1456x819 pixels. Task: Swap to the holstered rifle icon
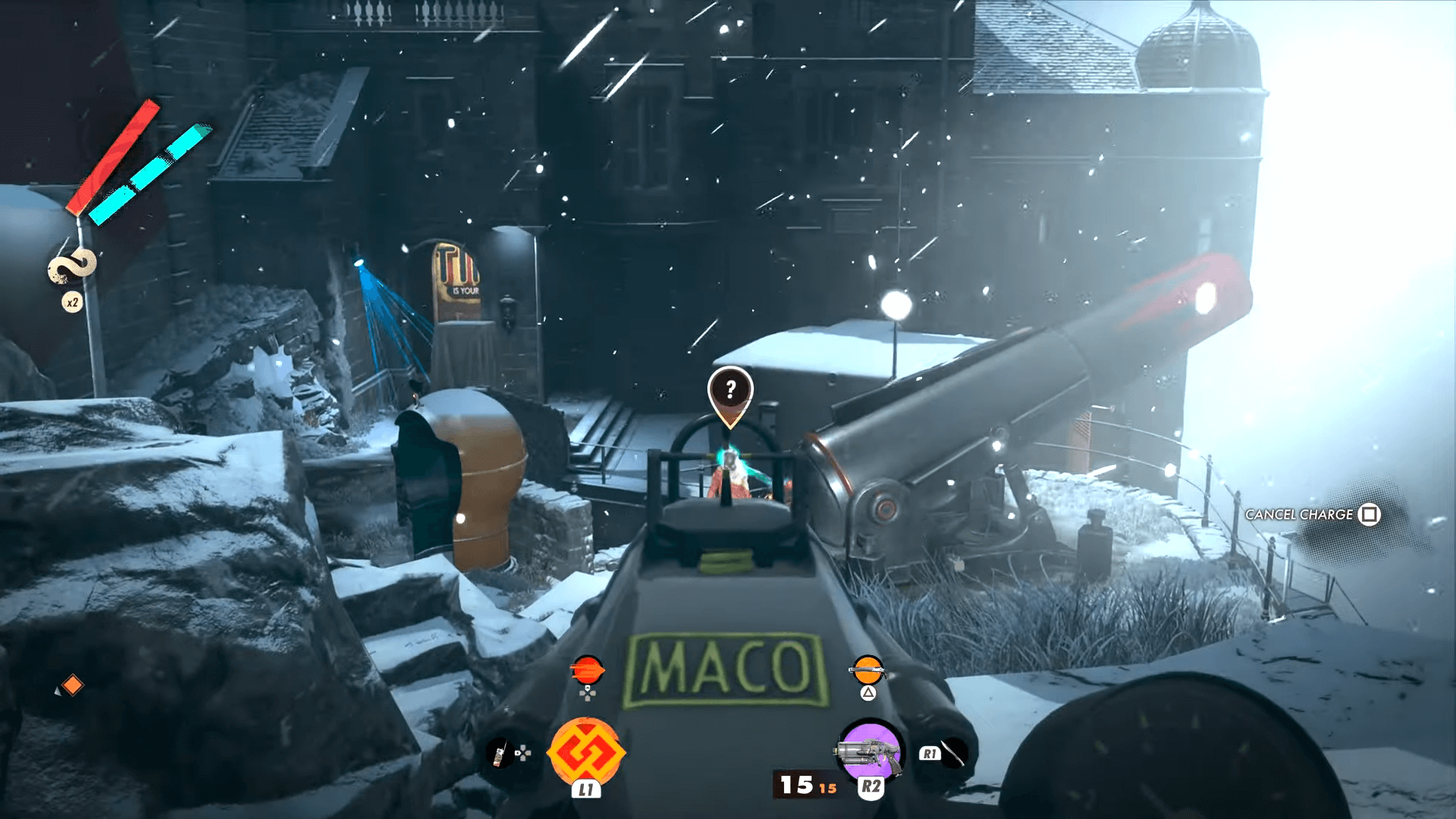click(868, 670)
